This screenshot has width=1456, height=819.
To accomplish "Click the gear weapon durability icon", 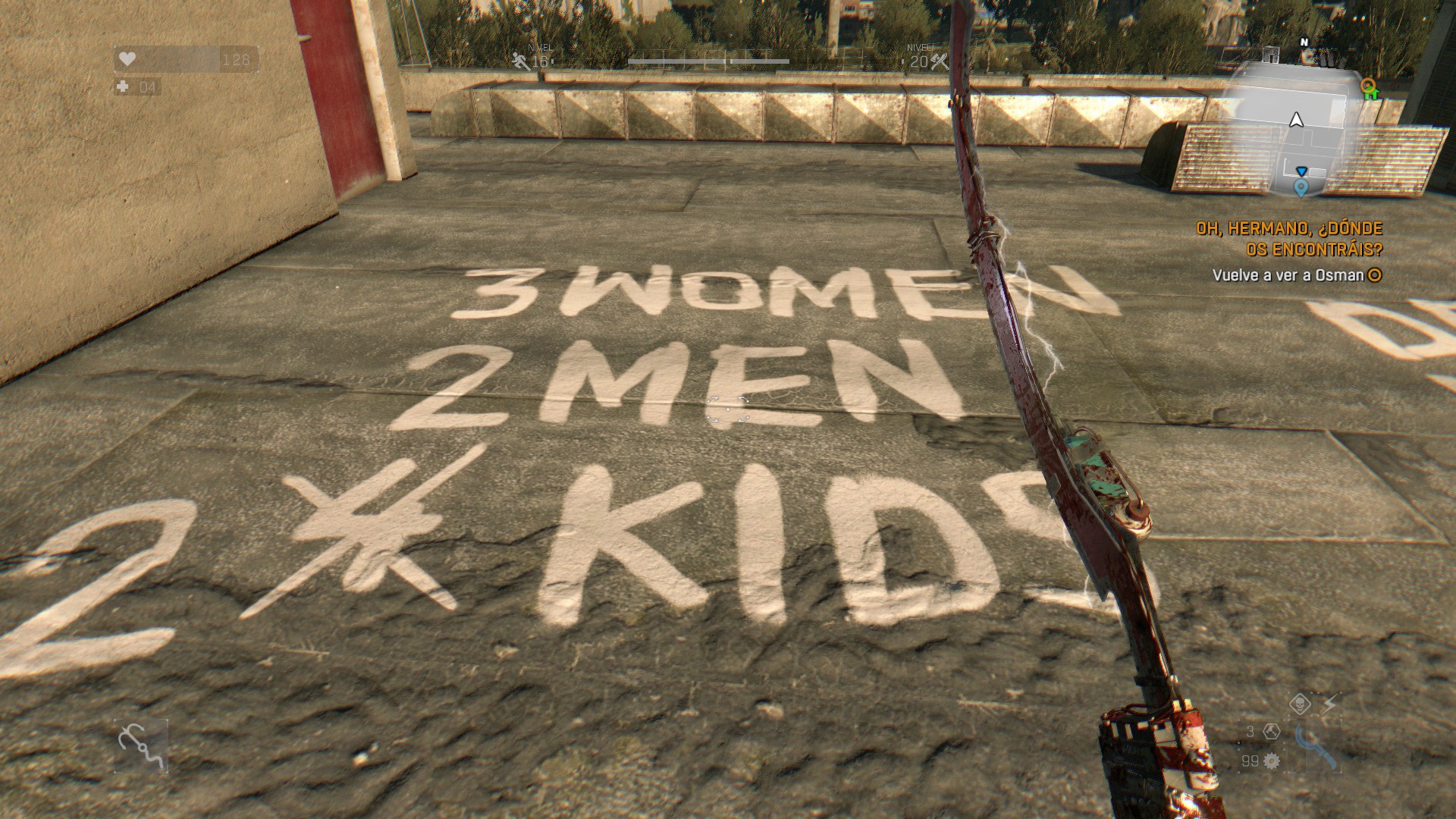I will [x=1272, y=761].
